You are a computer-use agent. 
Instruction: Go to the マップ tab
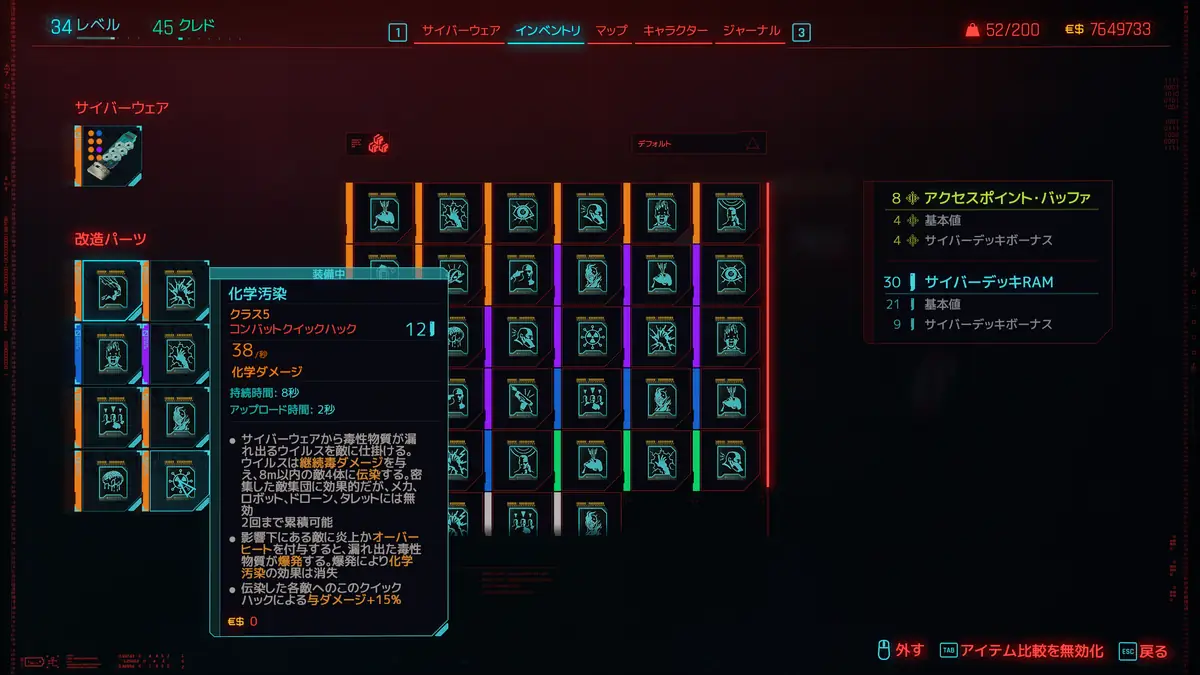pos(611,31)
